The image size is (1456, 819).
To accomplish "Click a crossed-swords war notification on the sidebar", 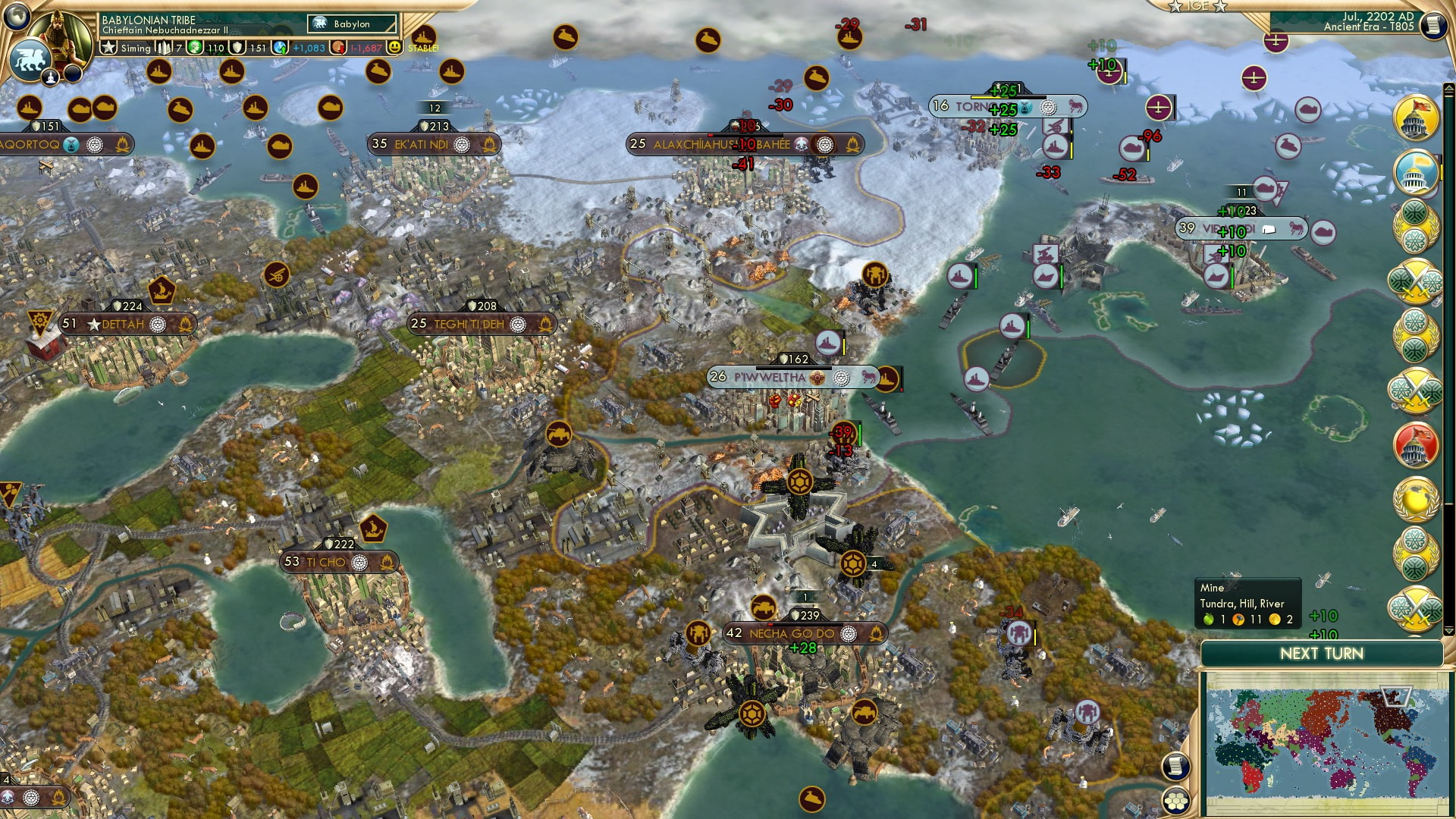I will [1415, 279].
